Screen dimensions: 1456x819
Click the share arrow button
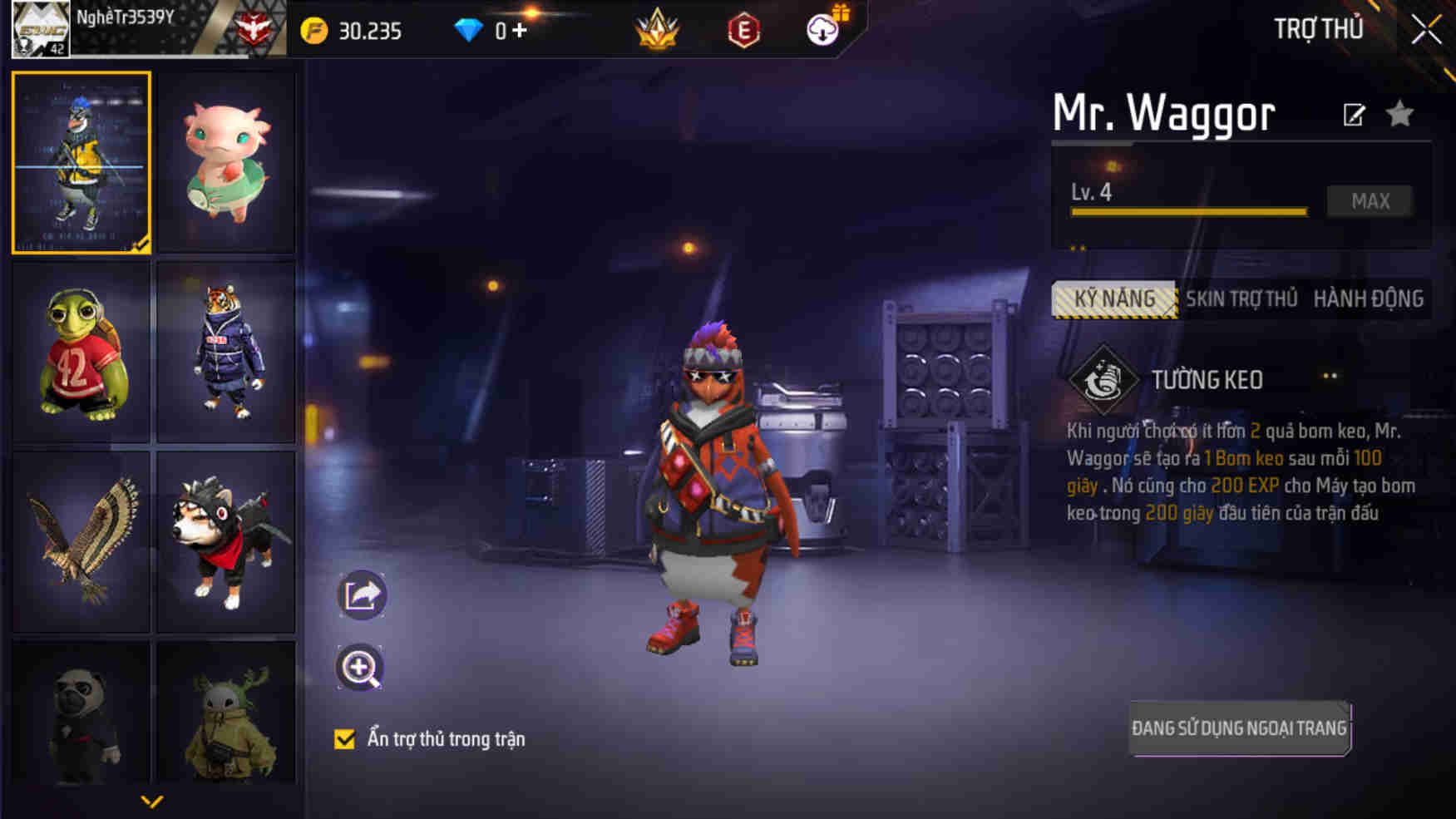362,595
